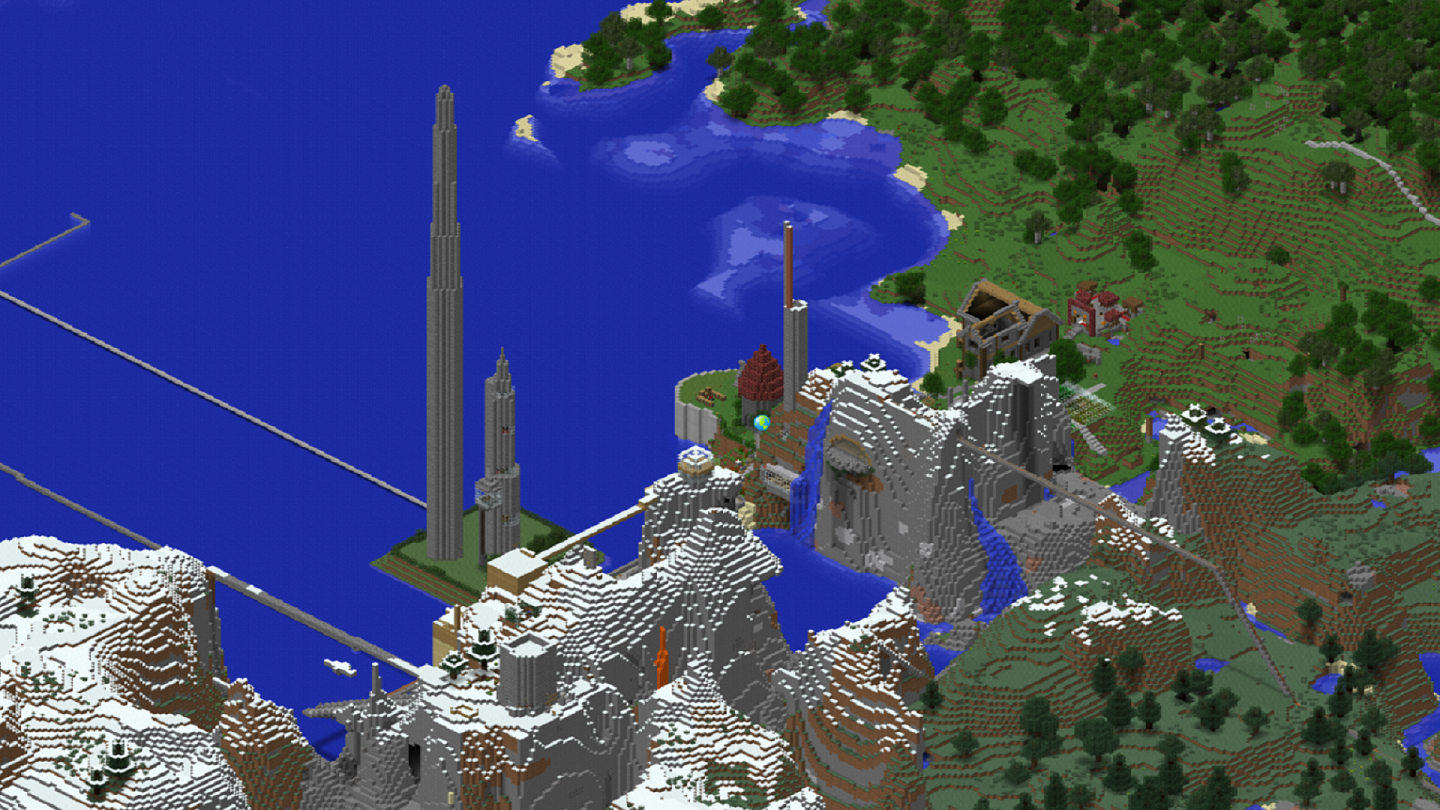Screen dimensions: 1440x810
Task: Click the globe spawn marker on the map
Action: (762, 423)
